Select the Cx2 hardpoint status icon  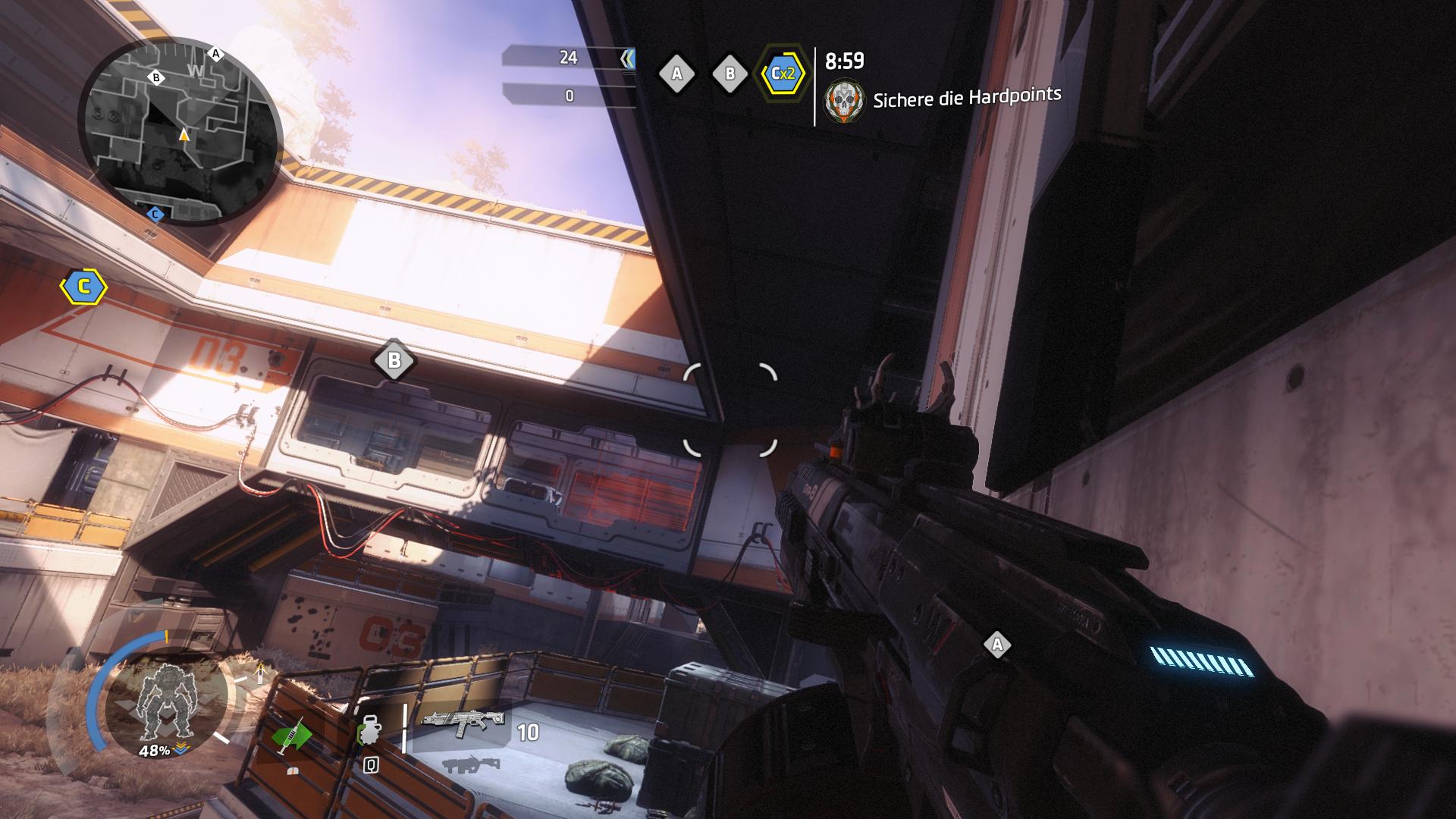[783, 74]
